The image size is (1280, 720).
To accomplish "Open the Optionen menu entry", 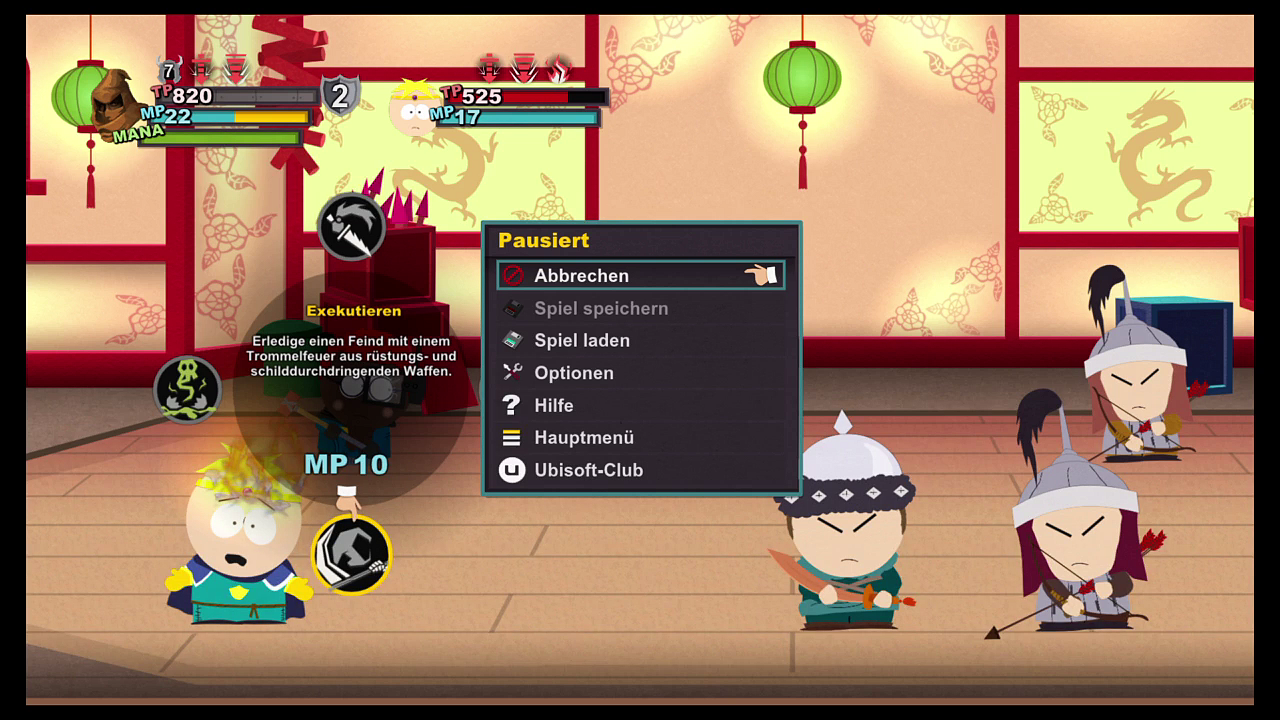I will 574,373.
